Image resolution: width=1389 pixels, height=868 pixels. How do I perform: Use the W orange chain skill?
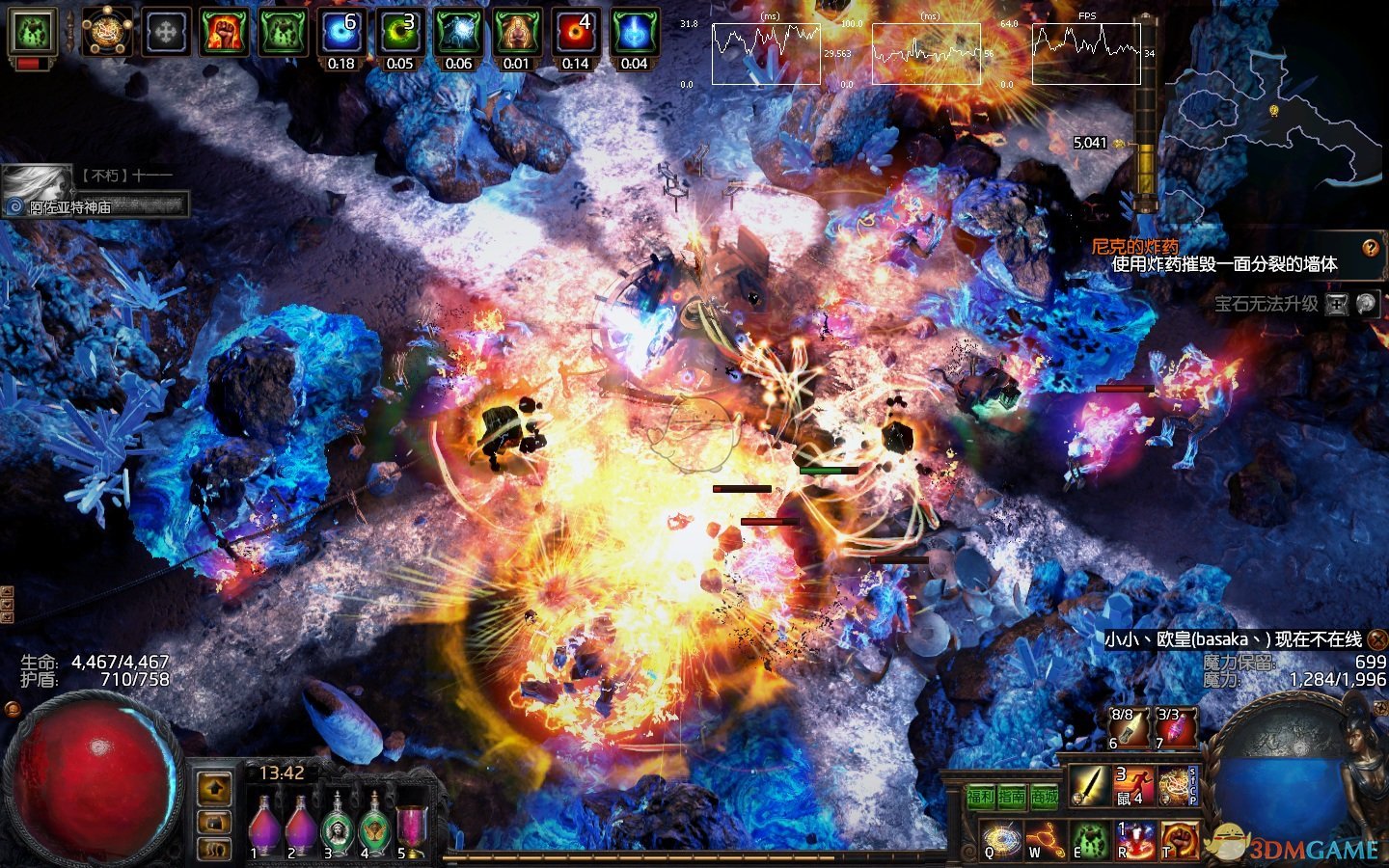click(x=1045, y=840)
